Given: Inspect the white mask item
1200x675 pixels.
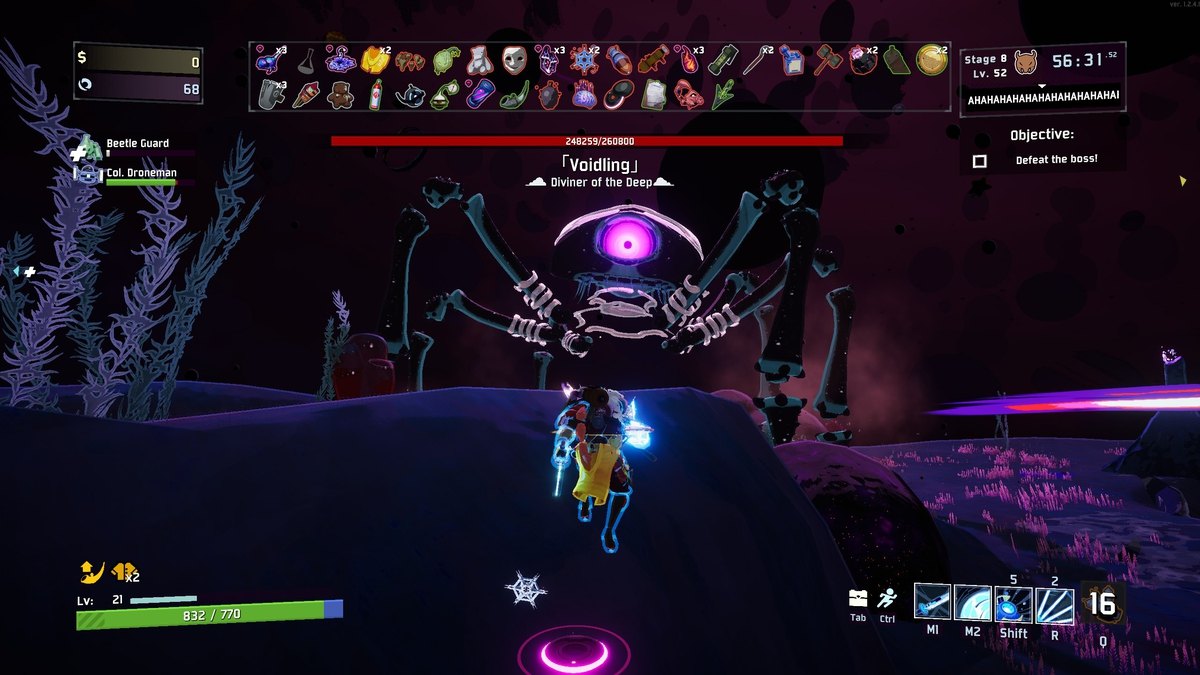Looking at the screenshot, I should (x=513, y=59).
